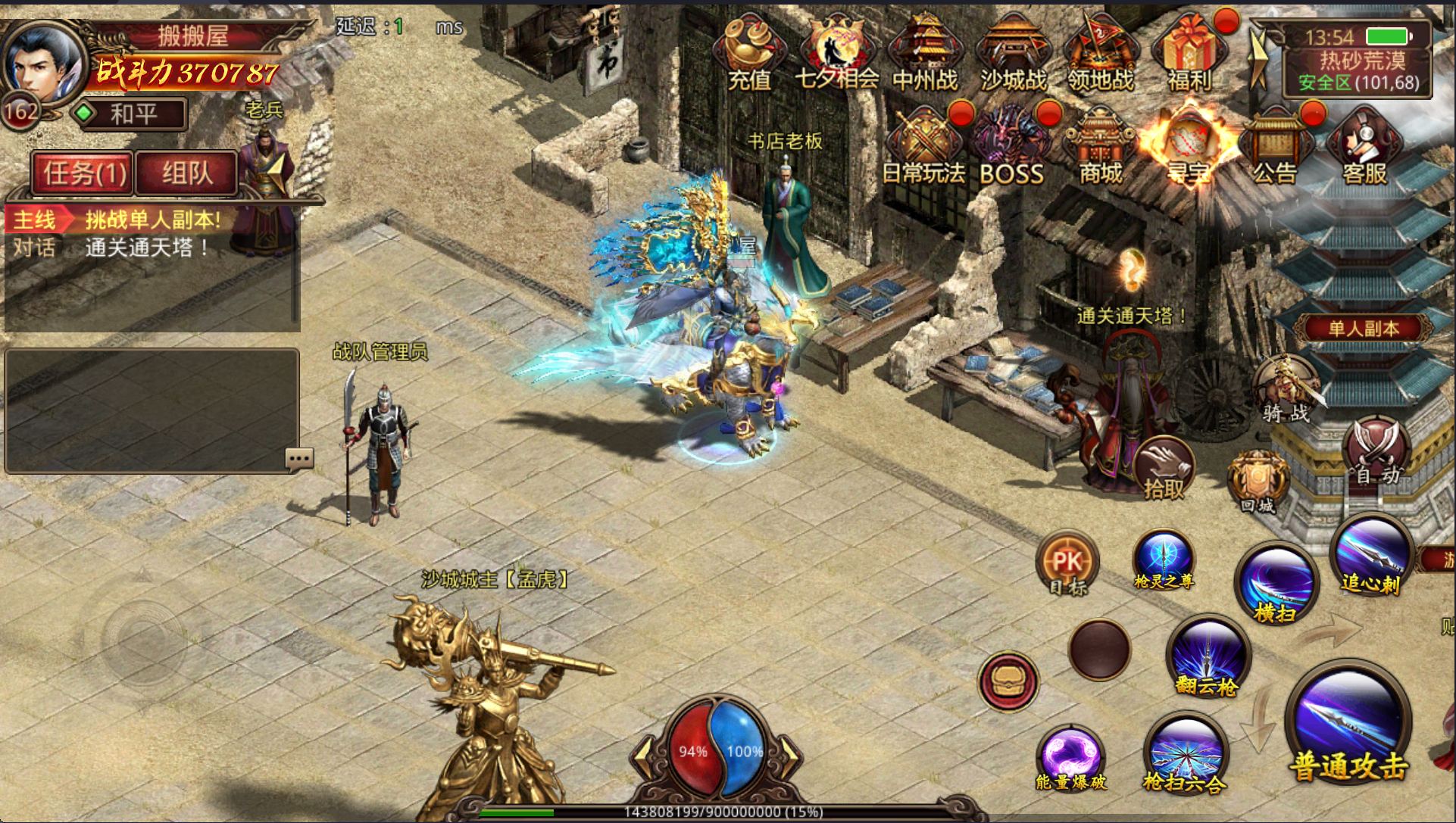Screen dimensions: 1456x823
Task: Select the 主线 main quest tracker entry
Action: pos(115,220)
